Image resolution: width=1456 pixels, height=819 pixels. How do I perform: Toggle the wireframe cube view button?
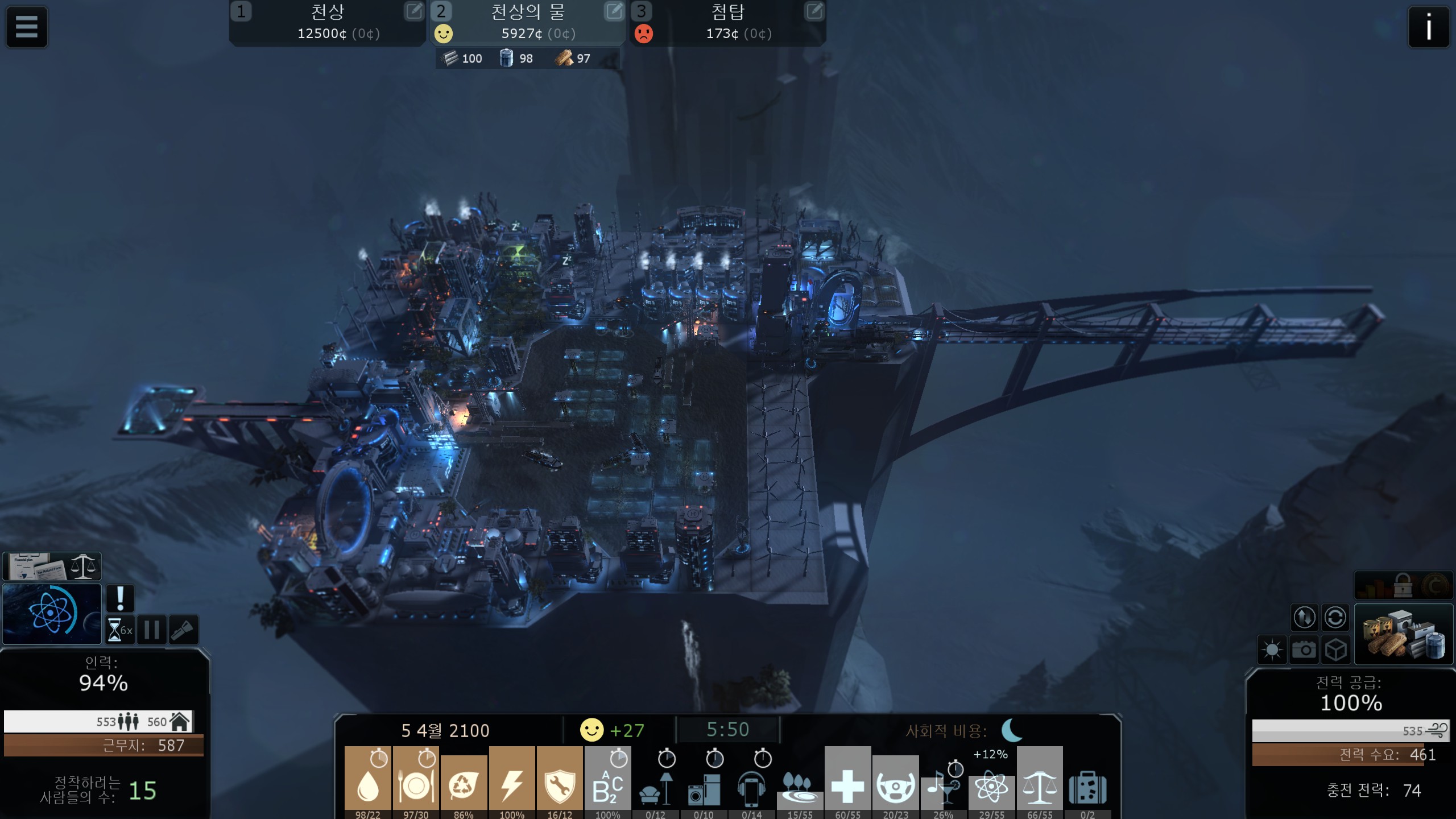tap(1335, 650)
